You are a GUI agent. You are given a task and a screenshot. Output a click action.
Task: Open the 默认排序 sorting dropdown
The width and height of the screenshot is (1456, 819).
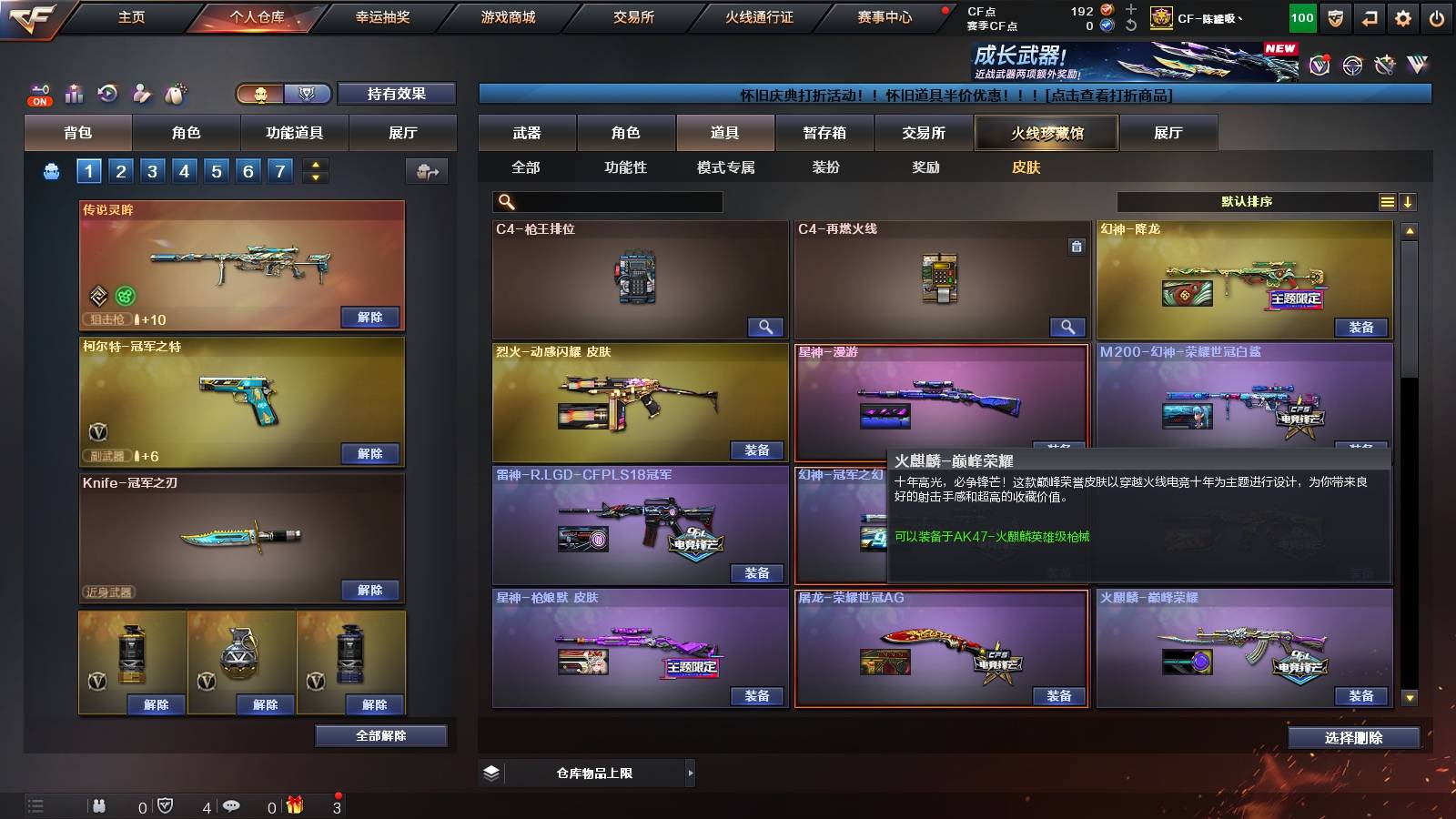point(1247,201)
